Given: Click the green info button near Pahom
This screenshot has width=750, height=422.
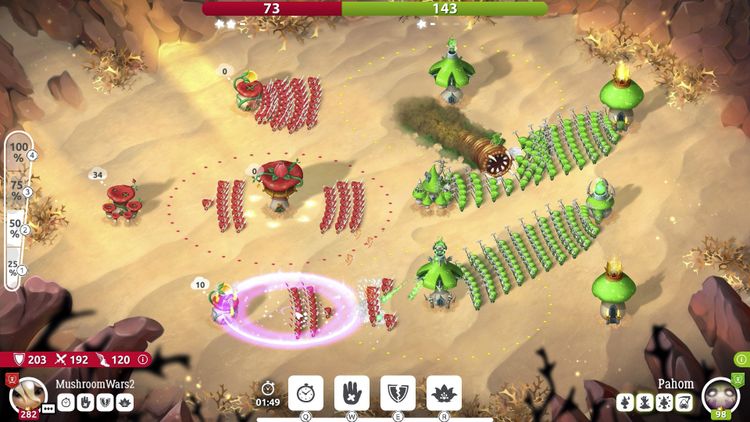Looking at the screenshot, I should 741,359.
